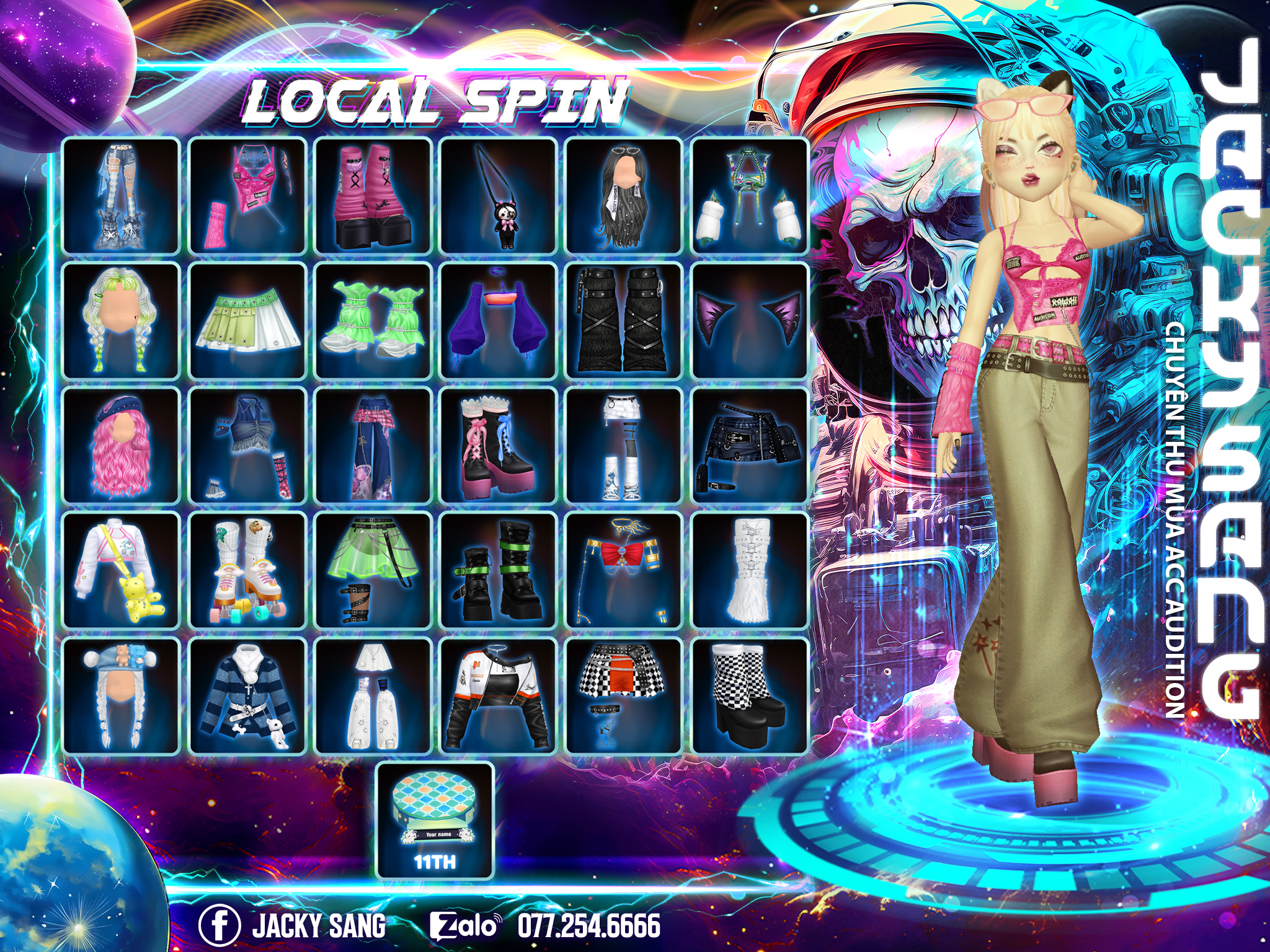This screenshot has width=1270, height=952.
Task: Choose the green-and-white braided hair tile
Action: 122,321
